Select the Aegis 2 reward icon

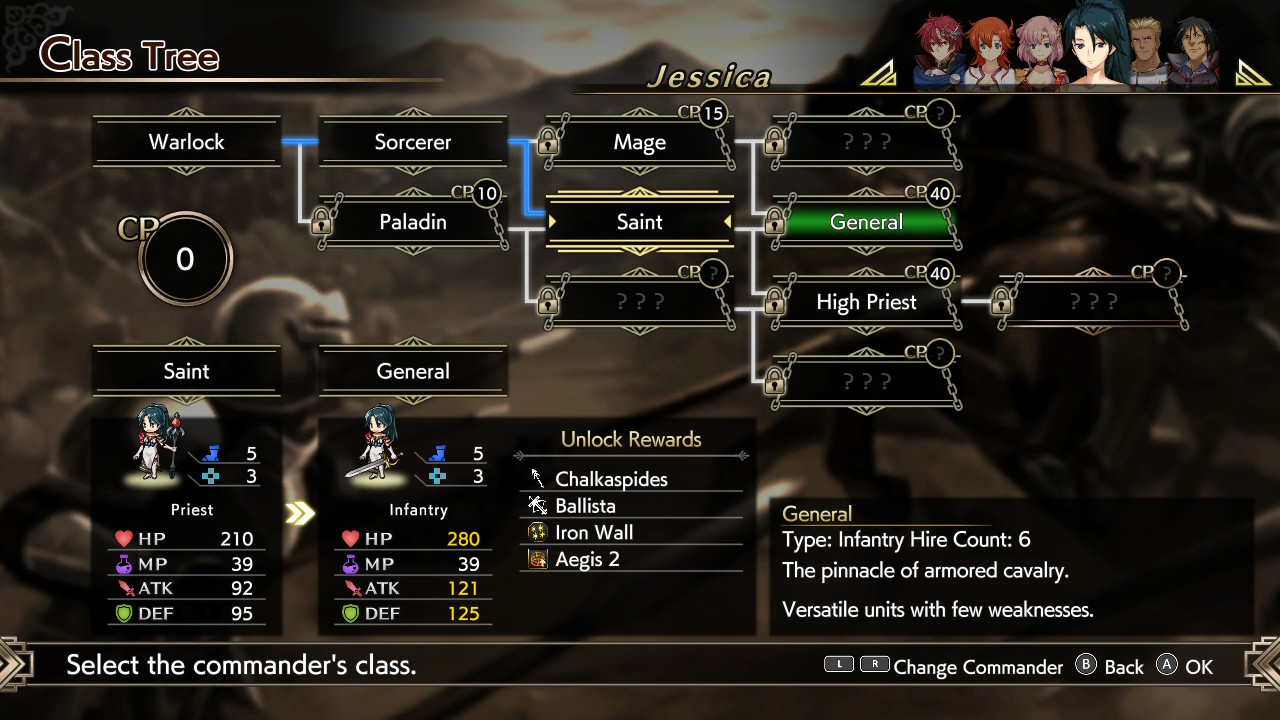pos(536,559)
